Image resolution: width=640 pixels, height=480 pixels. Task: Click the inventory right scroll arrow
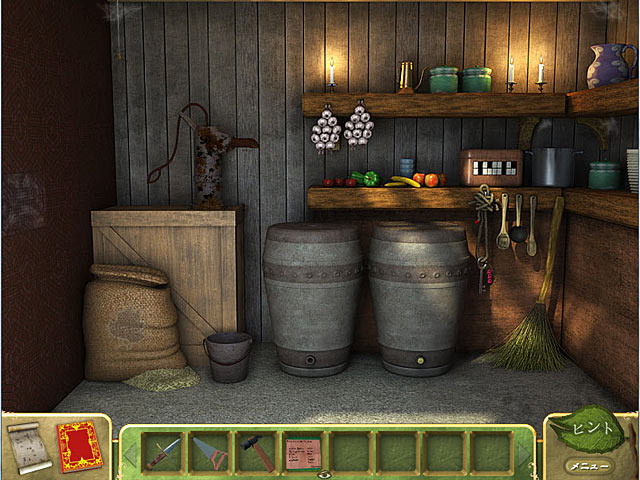coord(524,453)
